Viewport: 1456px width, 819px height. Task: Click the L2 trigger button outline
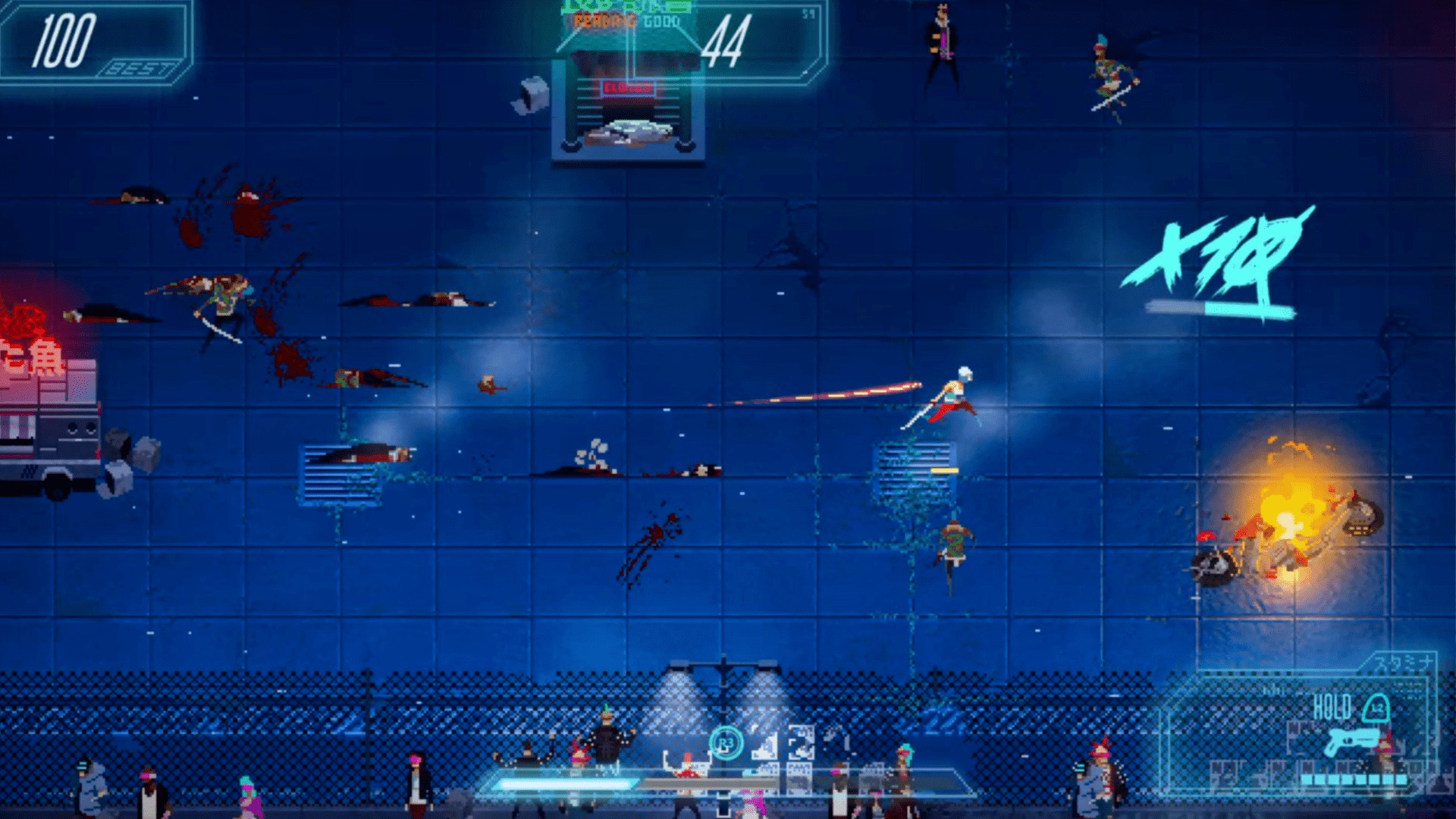(x=1376, y=707)
